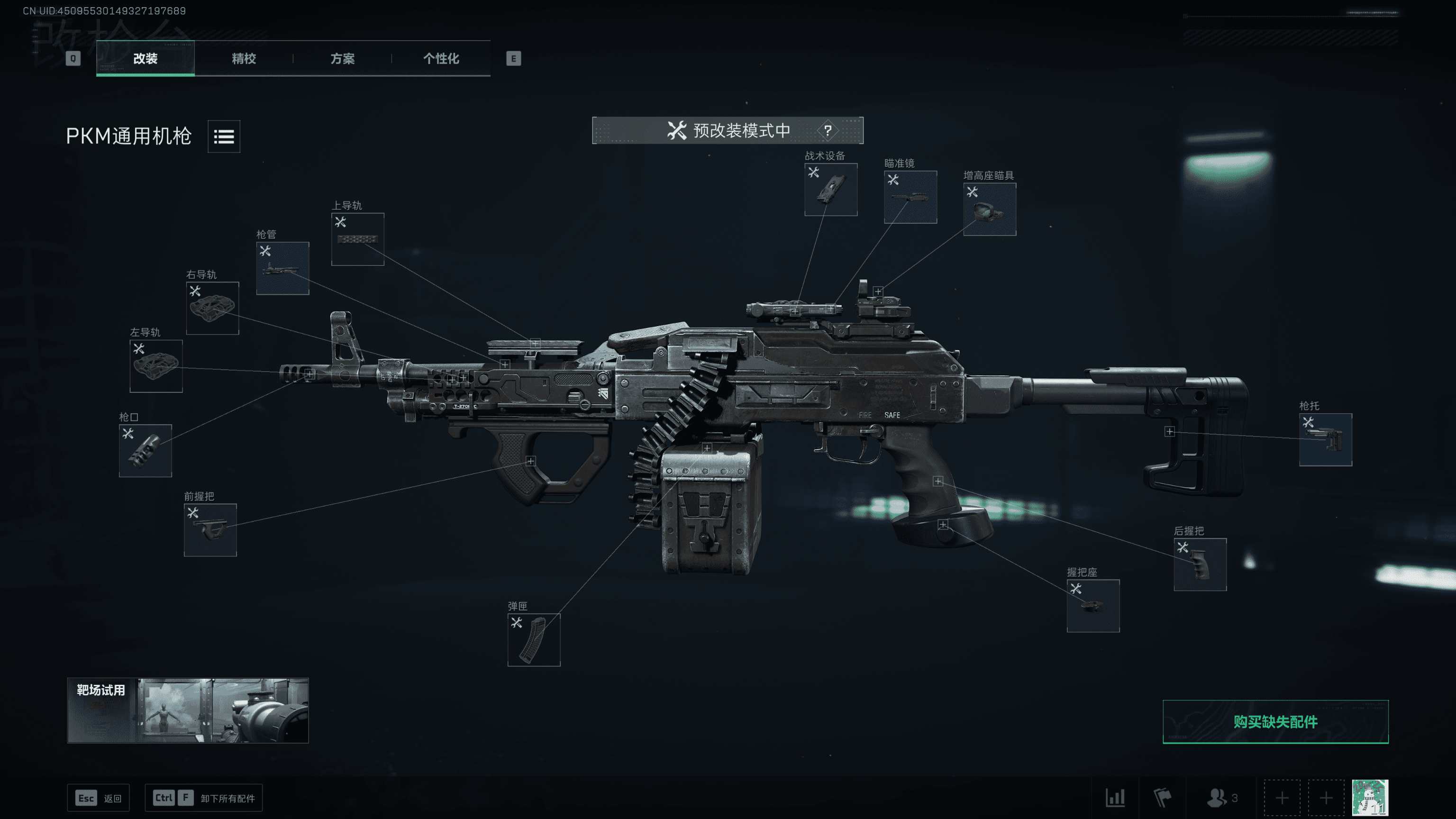The height and width of the screenshot is (819, 1456).
Task: Show help for 预改装模式中
Action: point(828,130)
